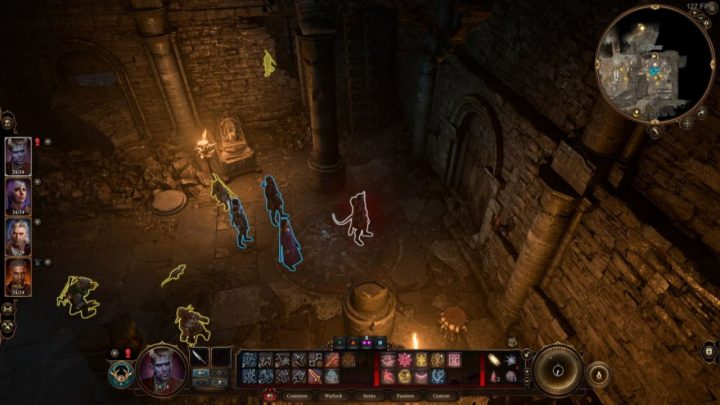Click the round end-turn dial button

pyautogui.click(x=557, y=368)
